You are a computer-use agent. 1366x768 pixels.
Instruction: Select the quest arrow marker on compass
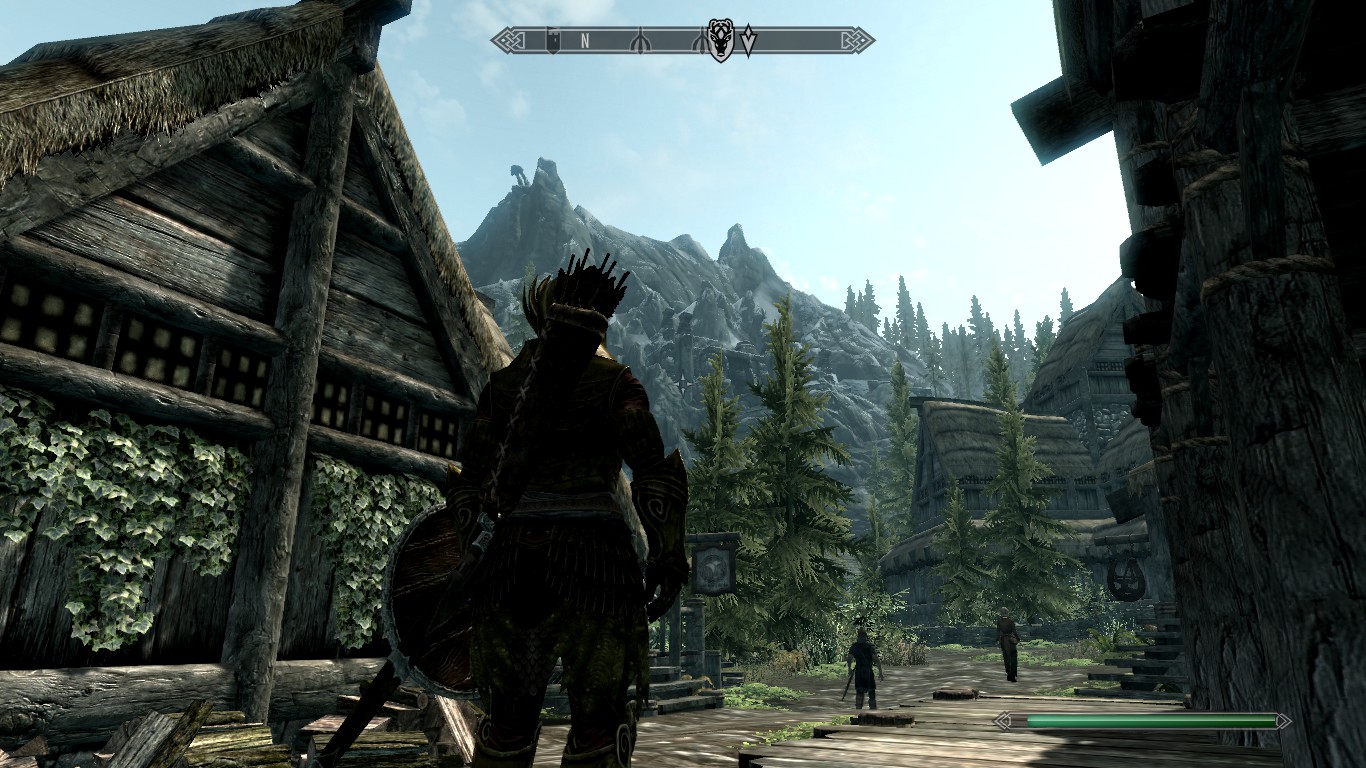(748, 41)
